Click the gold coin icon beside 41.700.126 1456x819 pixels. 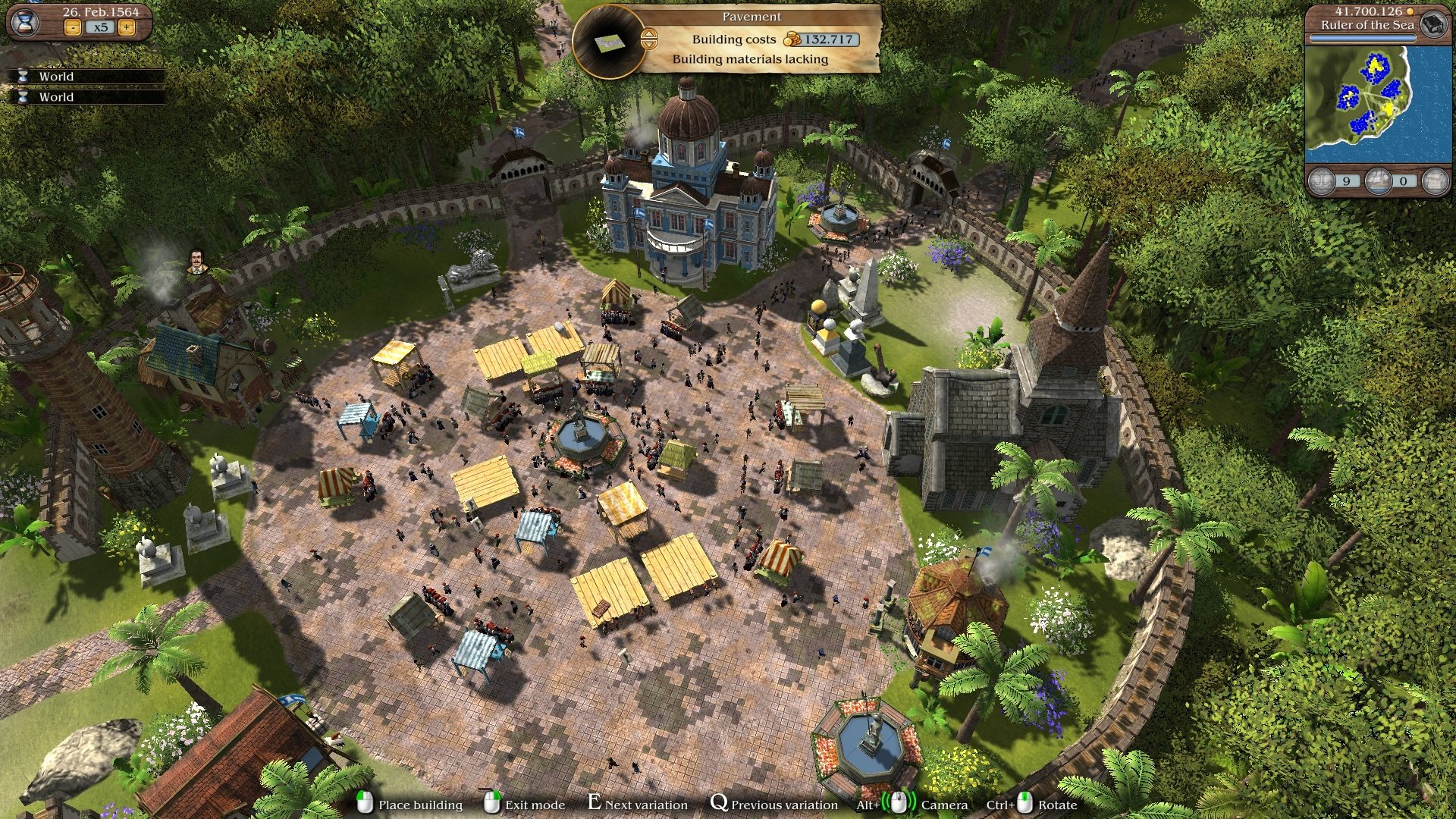(1410, 12)
